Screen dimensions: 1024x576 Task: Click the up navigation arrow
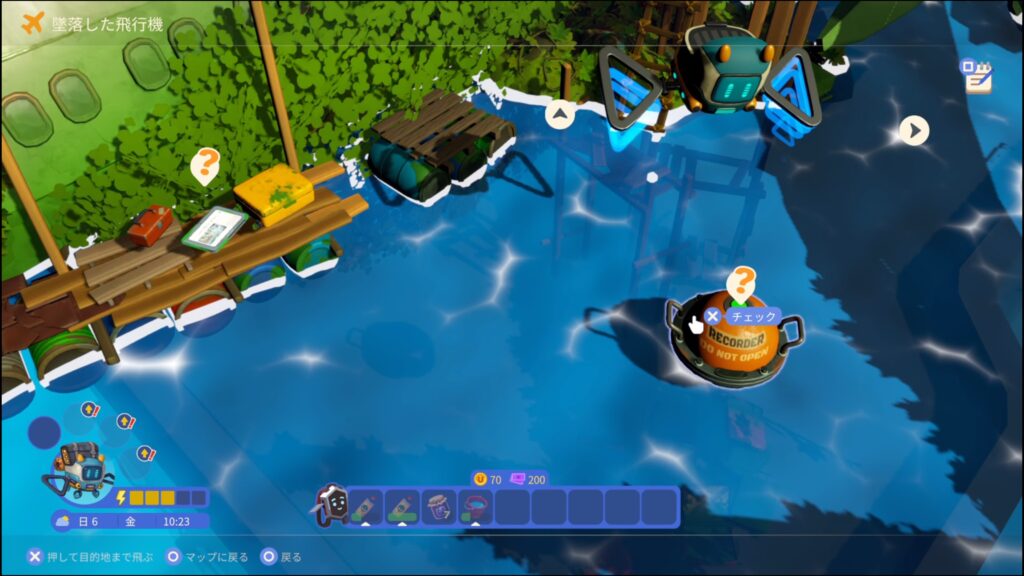560,115
